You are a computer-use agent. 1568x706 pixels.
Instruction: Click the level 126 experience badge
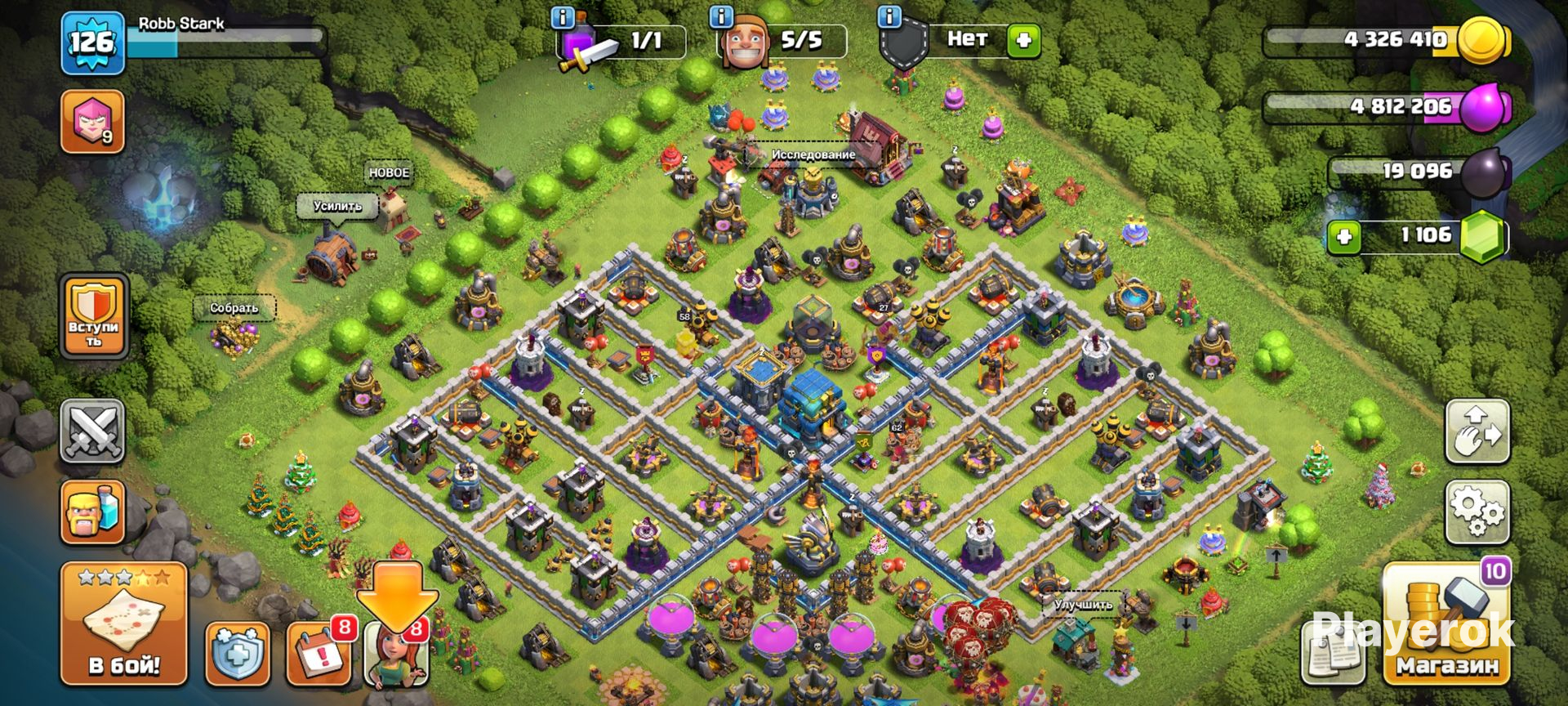coord(92,42)
